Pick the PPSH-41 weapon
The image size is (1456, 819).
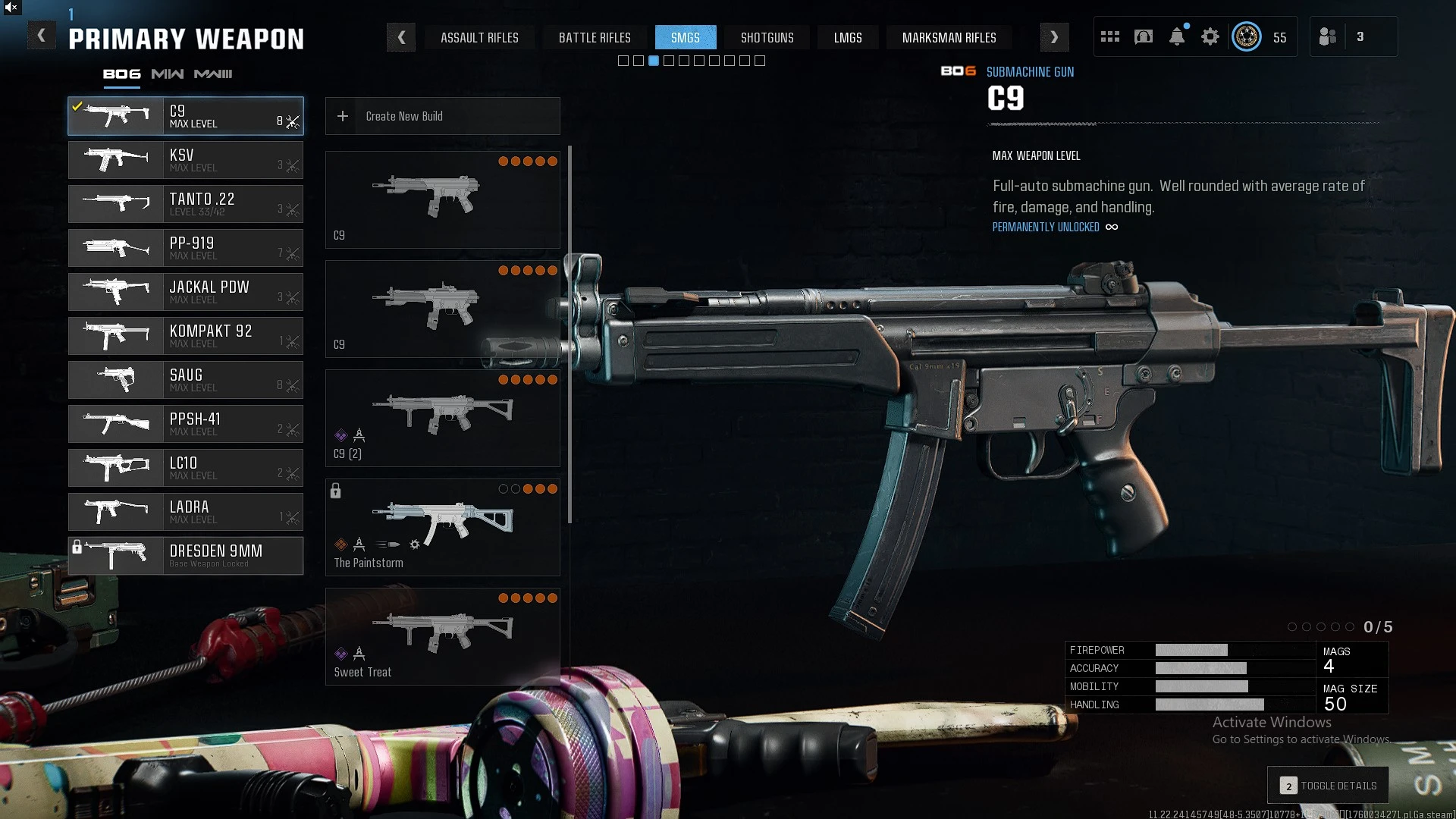(186, 424)
